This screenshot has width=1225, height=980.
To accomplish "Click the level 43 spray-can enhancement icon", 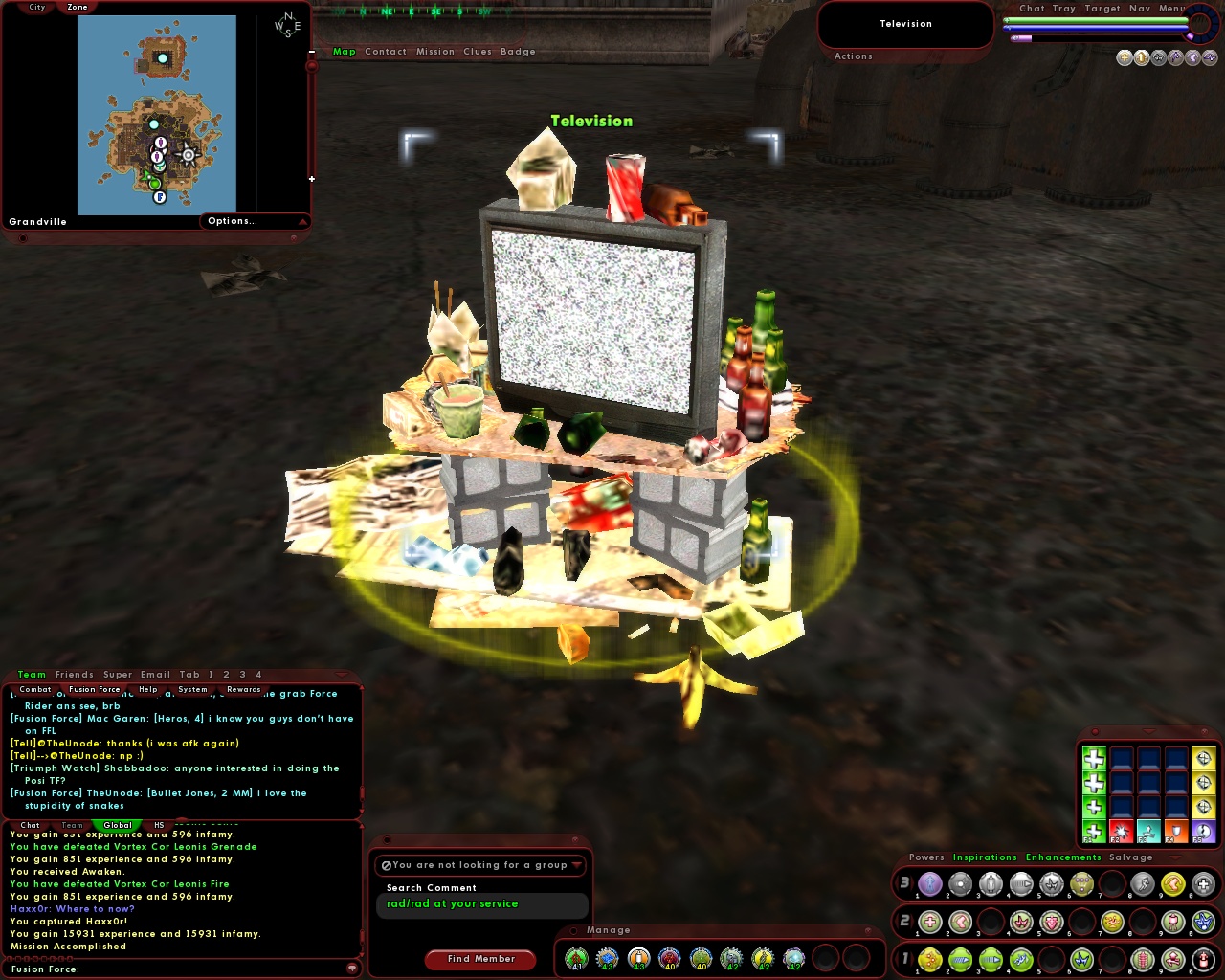I will (637, 957).
